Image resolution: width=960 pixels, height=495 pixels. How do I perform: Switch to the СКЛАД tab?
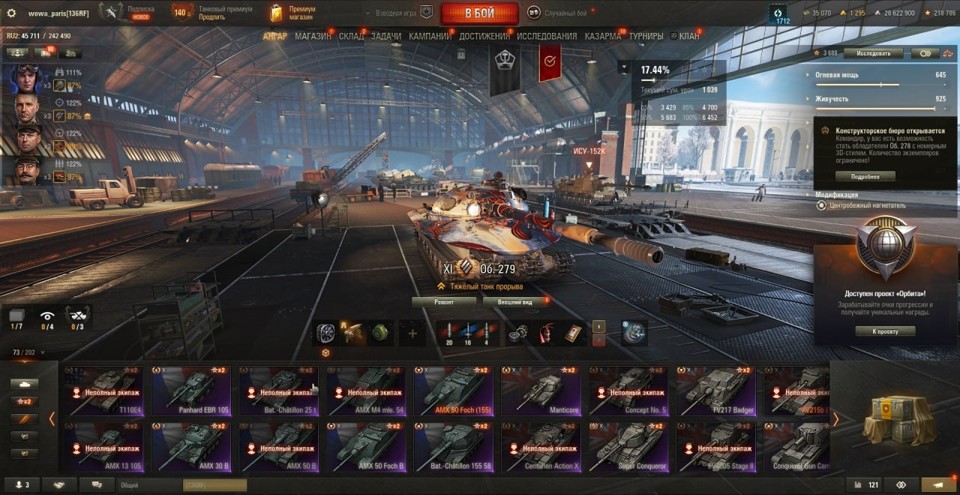click(352, 36)
